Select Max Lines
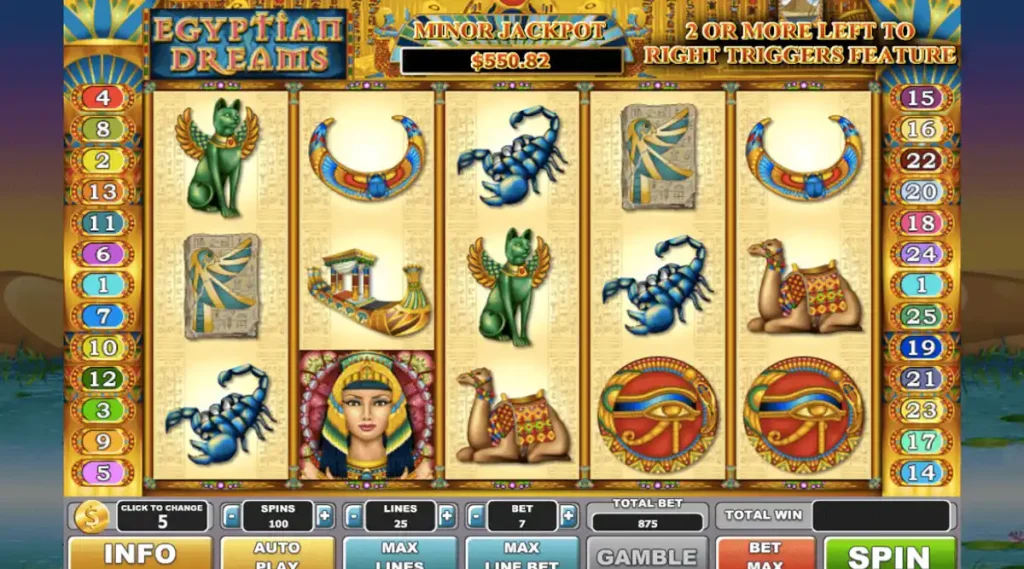The height and width of the screenshot is (569, 1024). [x=399, y=553]
